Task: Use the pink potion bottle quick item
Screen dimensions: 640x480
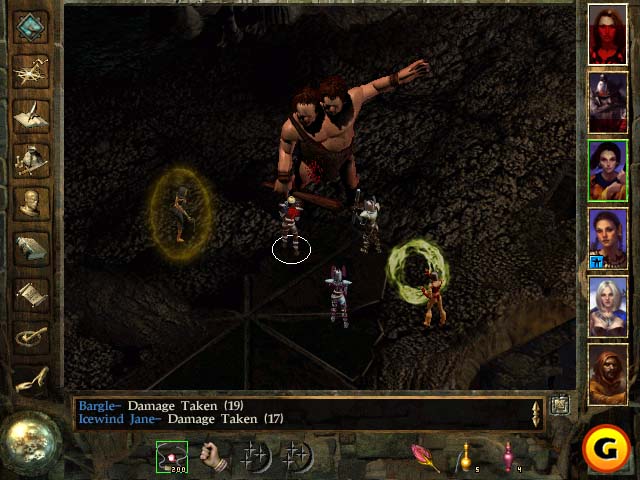Action: (x=508, y=457)
